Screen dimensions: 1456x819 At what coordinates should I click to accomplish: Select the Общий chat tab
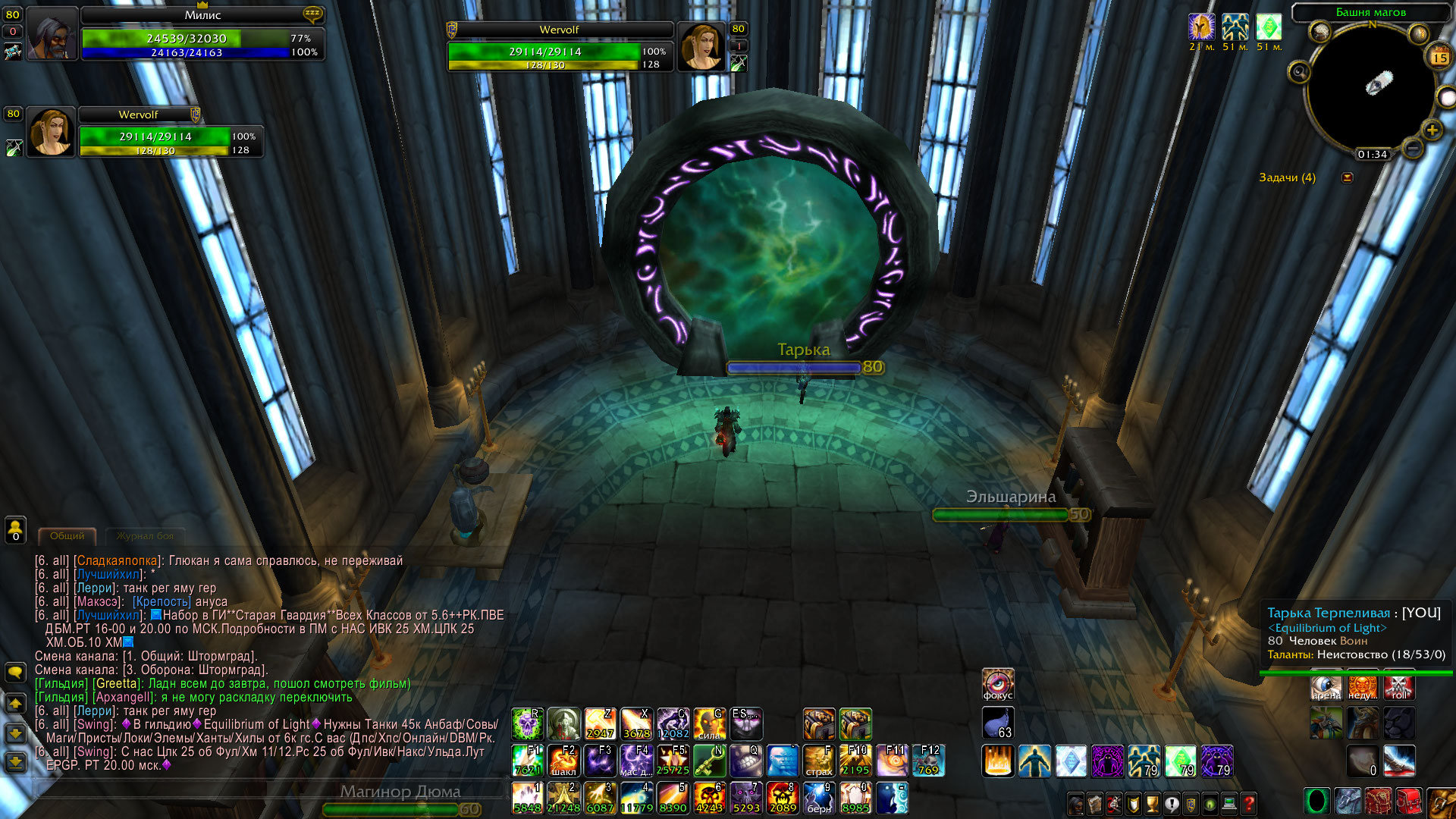pyautogui.click(x=67, y=536)
